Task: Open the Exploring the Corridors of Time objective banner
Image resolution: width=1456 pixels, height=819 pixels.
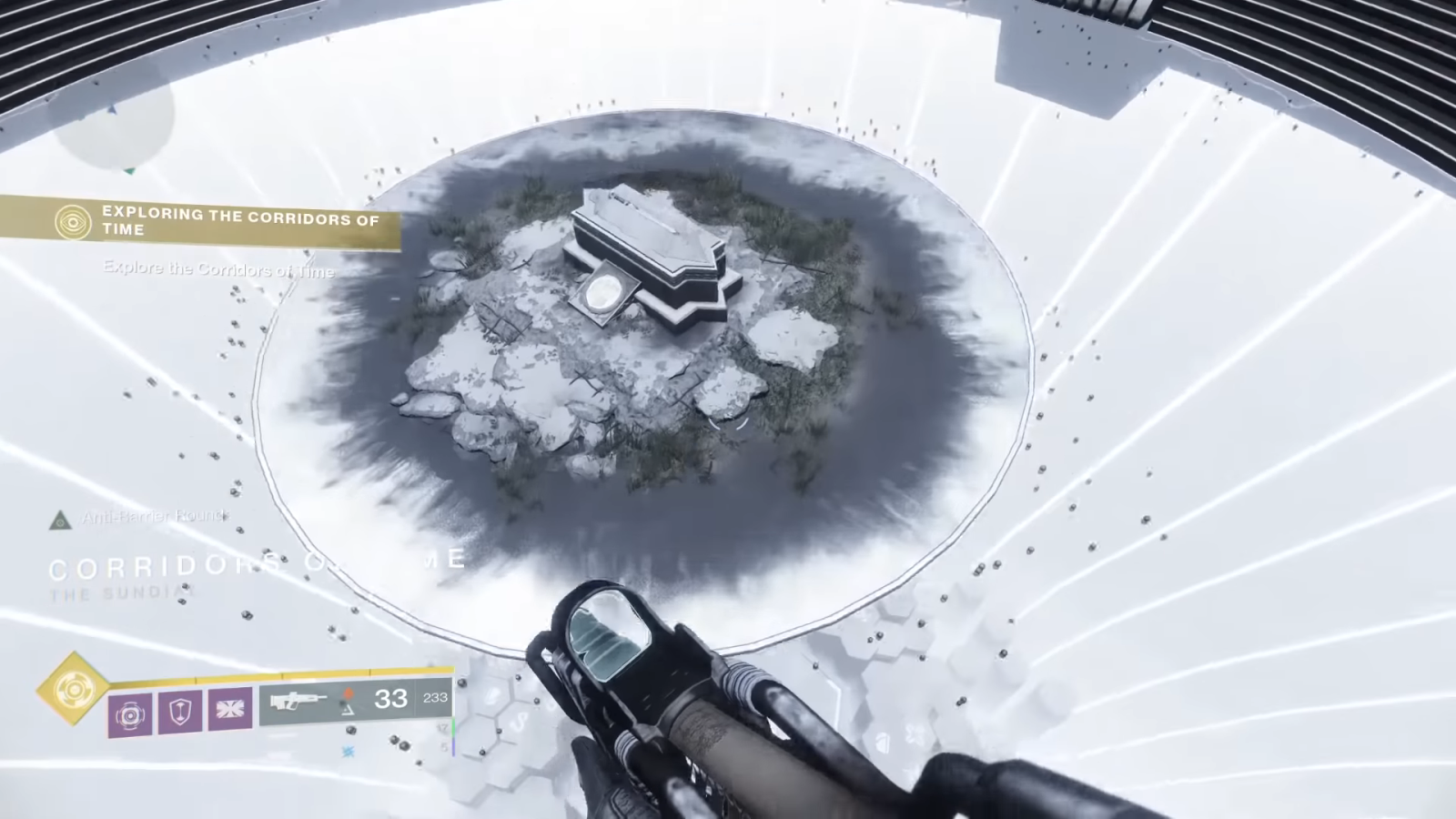Action: pos(238,222)
